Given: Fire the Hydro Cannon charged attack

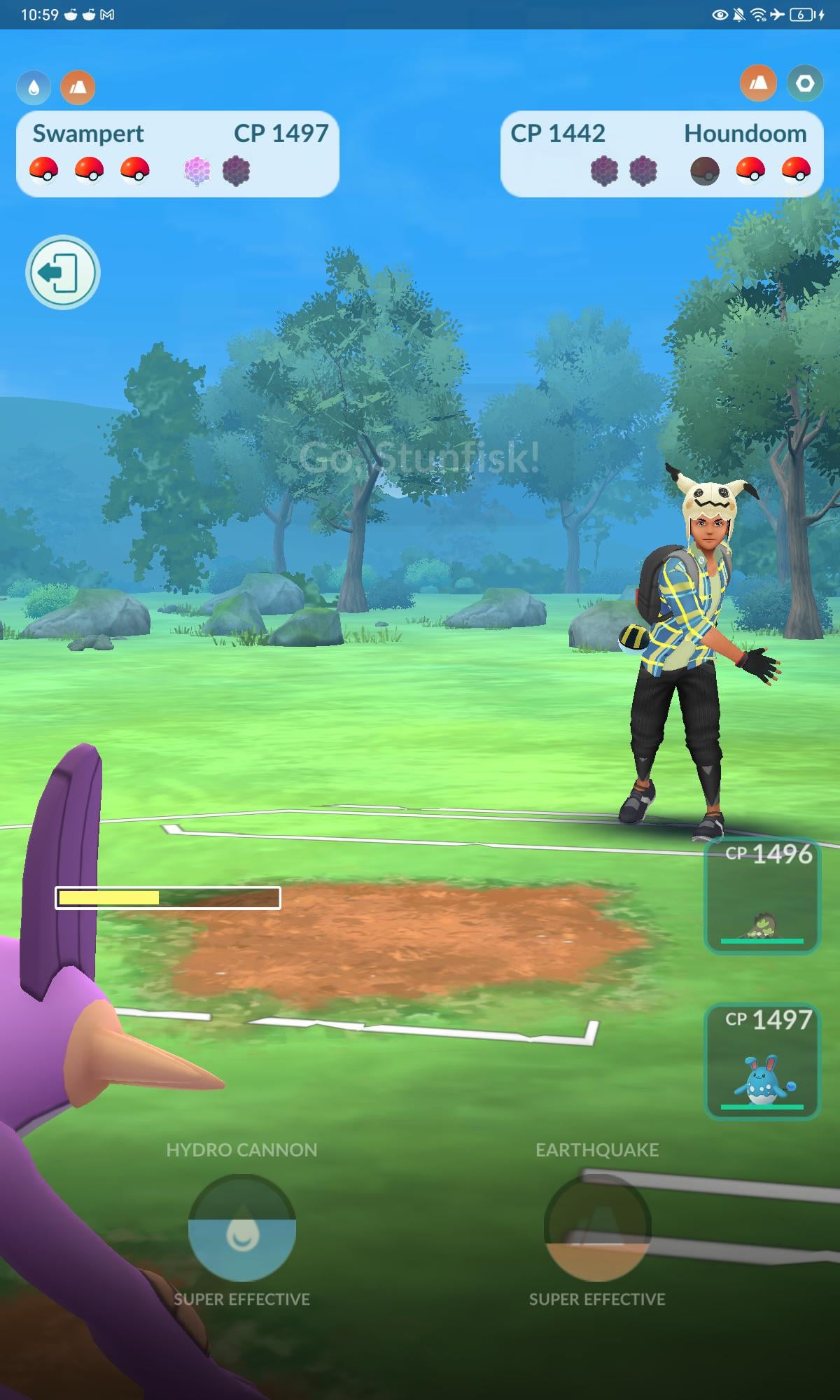Looking at the screenshot, I should click(241, 1228).
